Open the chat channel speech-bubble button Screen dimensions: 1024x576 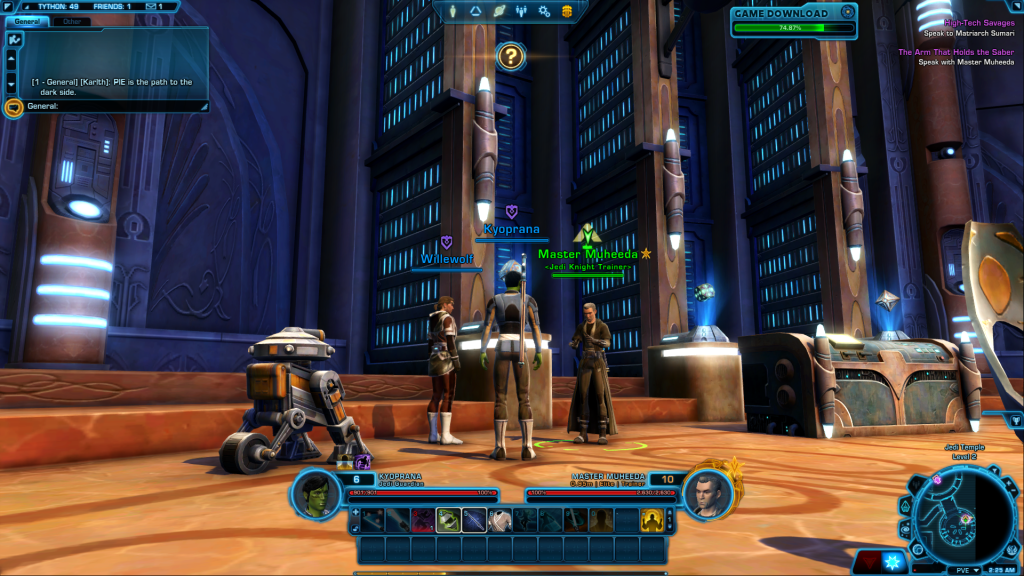pos(13,107)
